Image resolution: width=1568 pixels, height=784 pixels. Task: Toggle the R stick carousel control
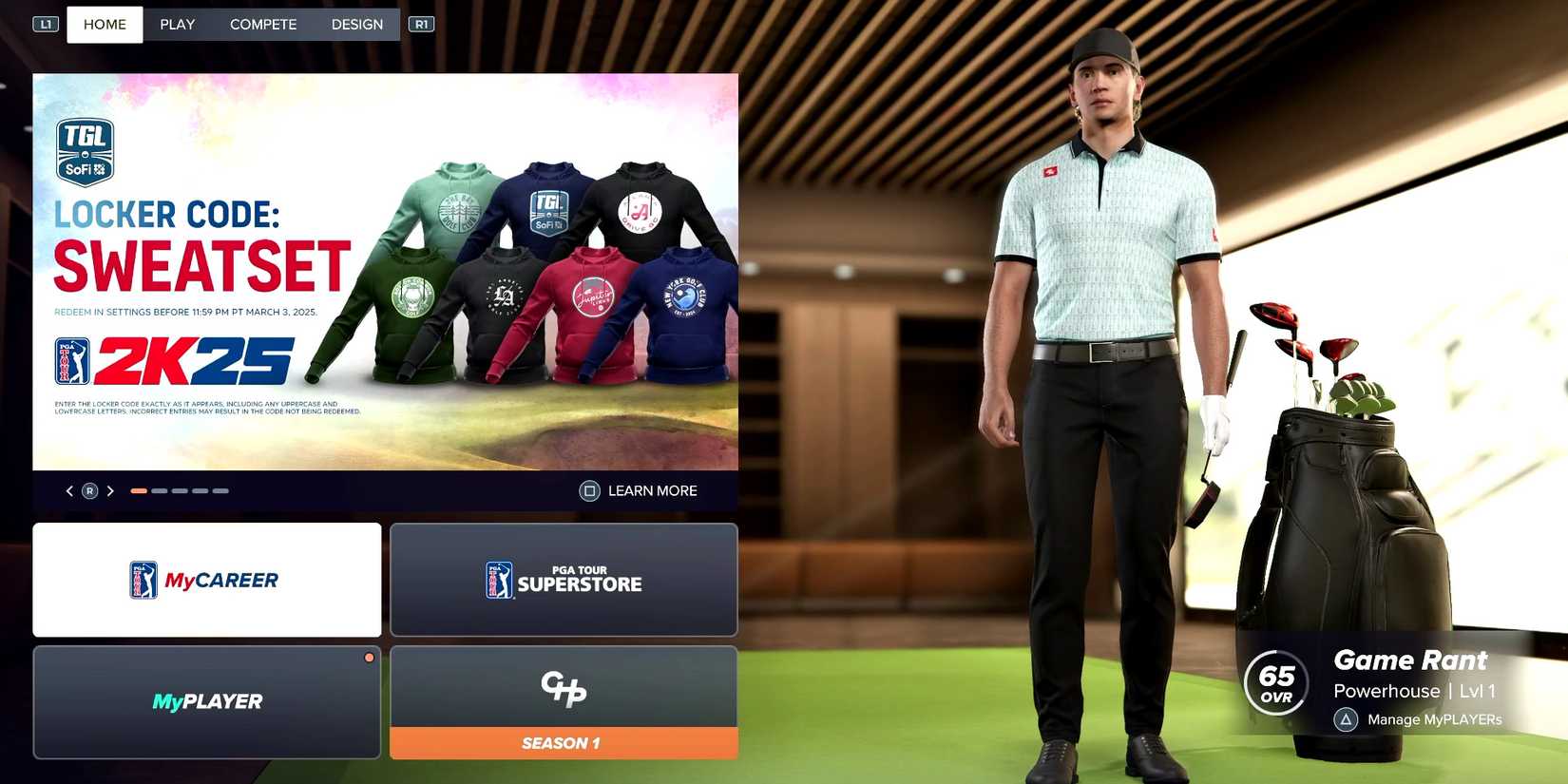click(89, 490)
